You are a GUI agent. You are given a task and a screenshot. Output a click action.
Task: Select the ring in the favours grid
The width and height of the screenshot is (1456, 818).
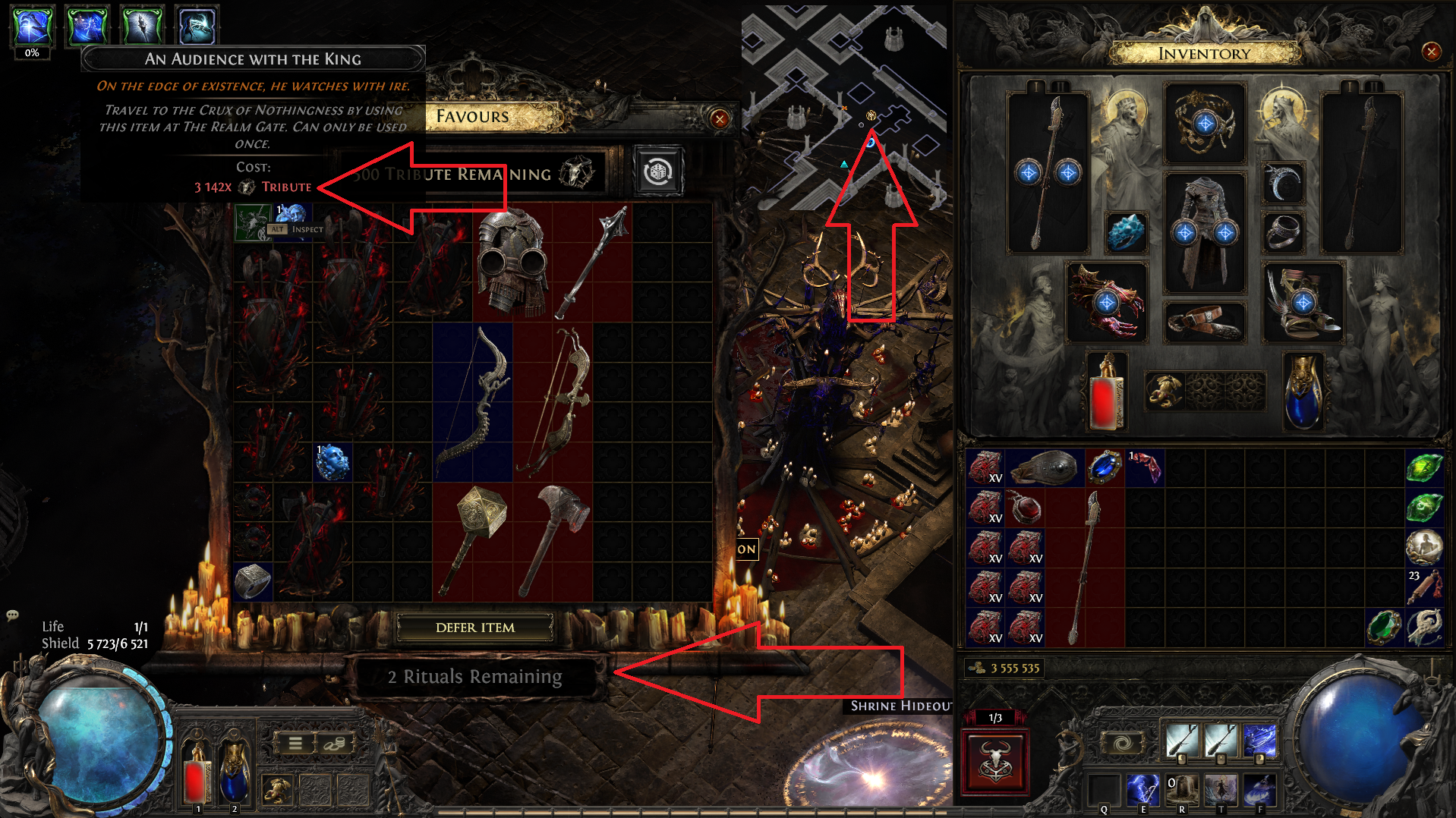[x=252, y=582]
